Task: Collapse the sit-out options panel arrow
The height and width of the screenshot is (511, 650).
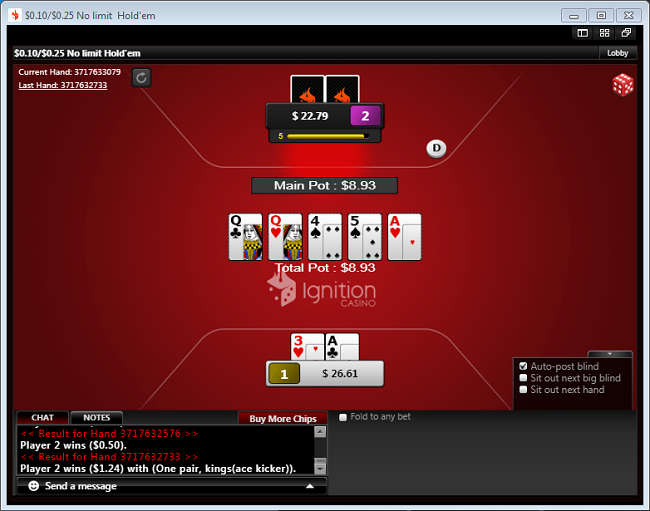Action: tap(610, 354)
